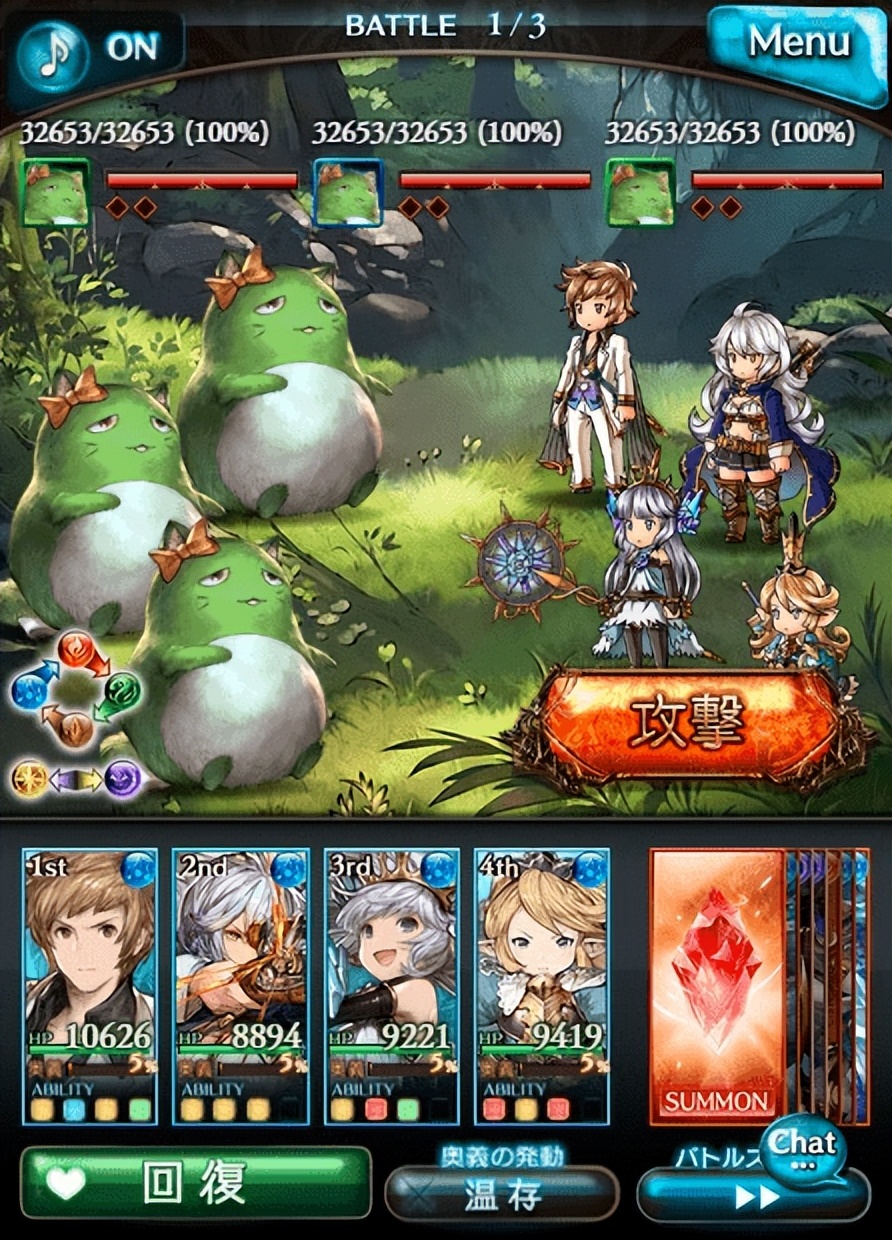
Task: Click the 攻撃 attack button
Action: (687, 722)
